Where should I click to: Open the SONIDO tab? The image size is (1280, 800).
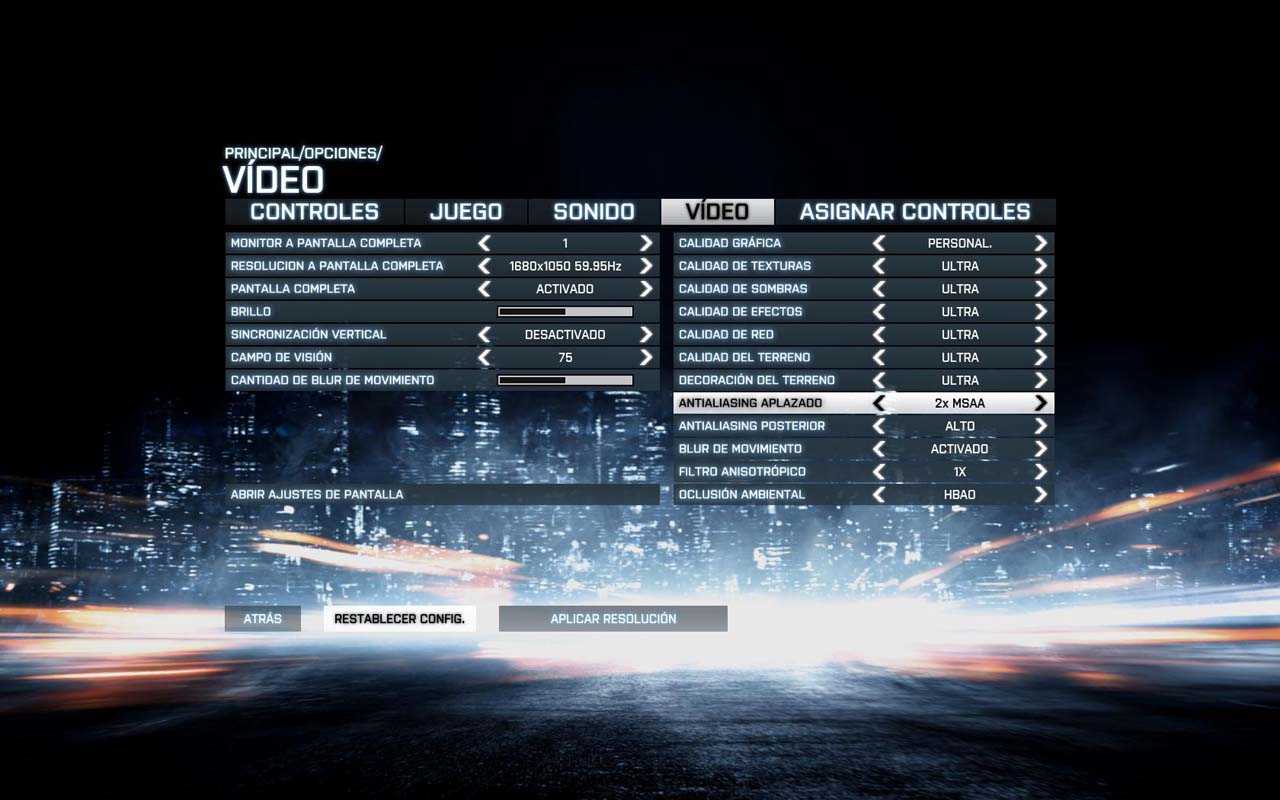(594, 211)
